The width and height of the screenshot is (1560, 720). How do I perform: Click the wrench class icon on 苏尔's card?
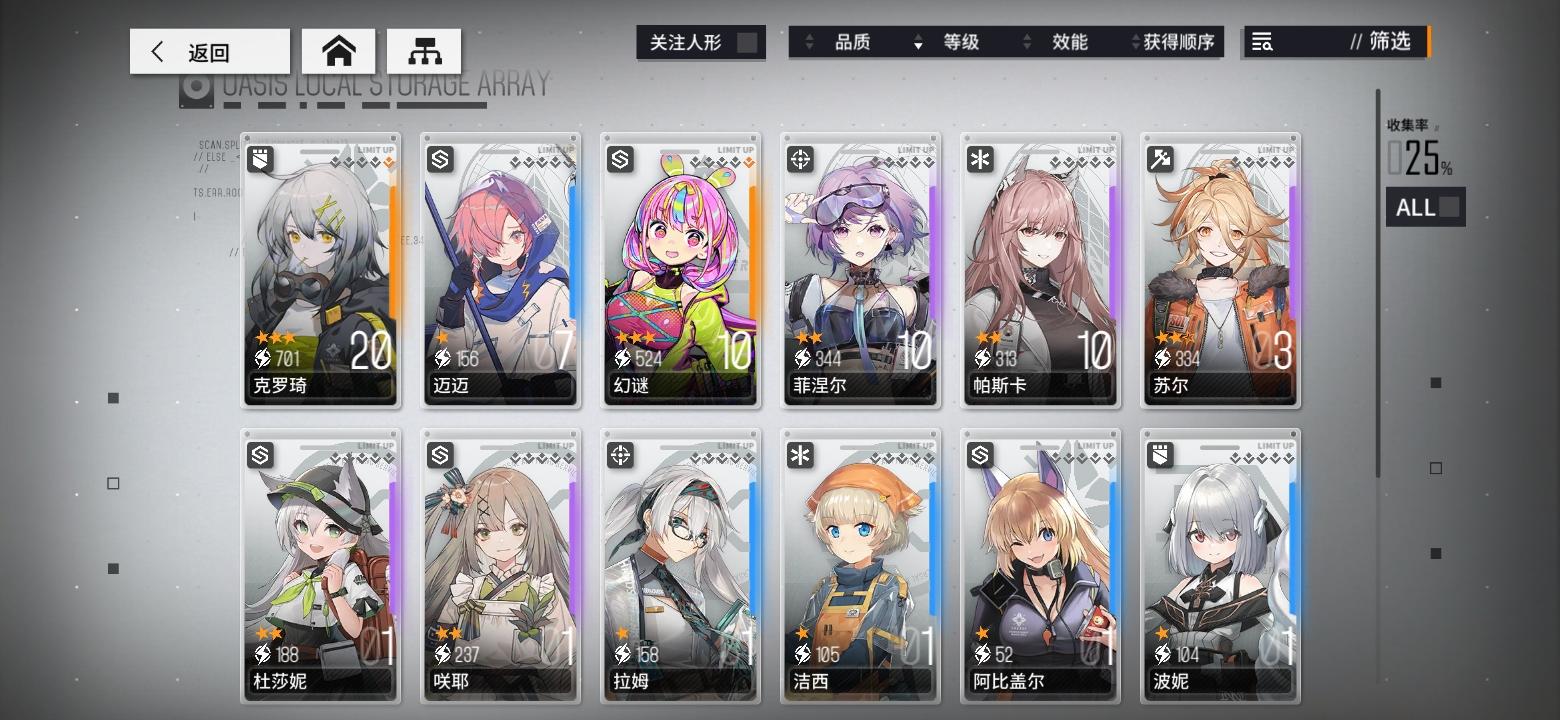pos(1160,160)
